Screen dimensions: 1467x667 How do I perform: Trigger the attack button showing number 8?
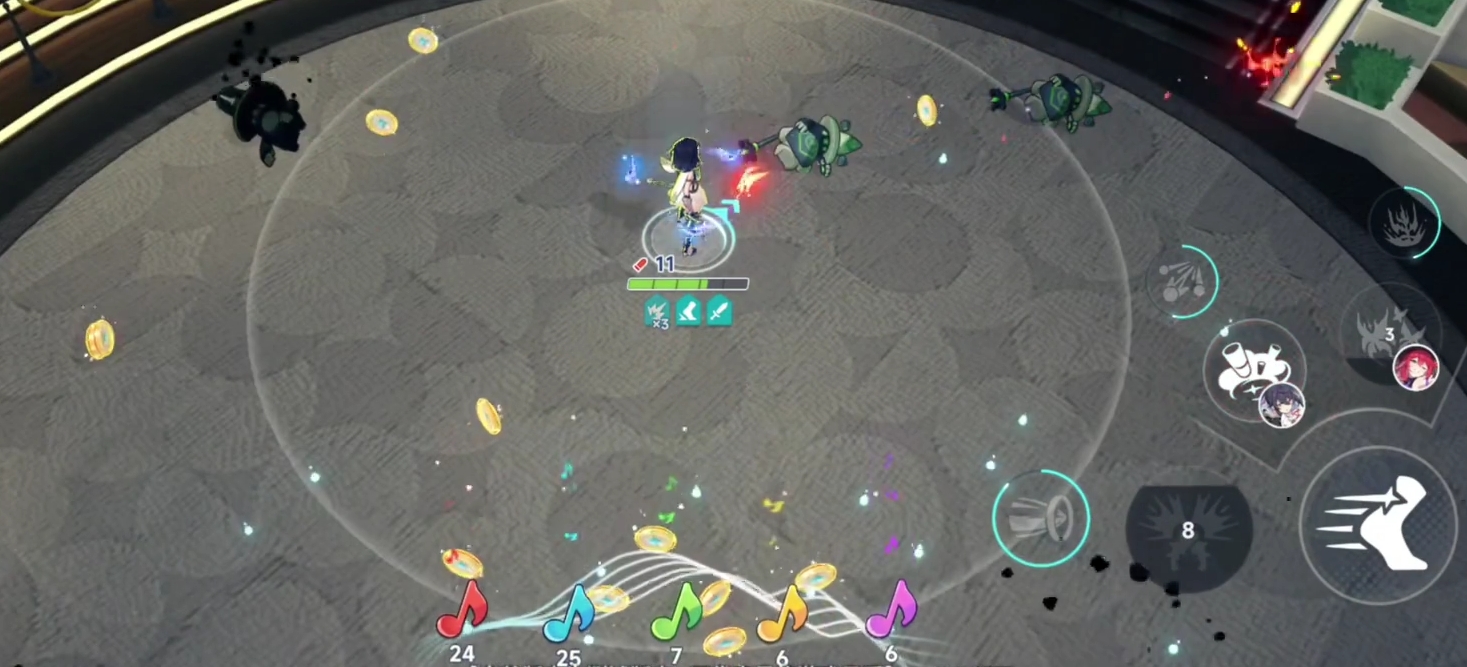coord(1188,531)
